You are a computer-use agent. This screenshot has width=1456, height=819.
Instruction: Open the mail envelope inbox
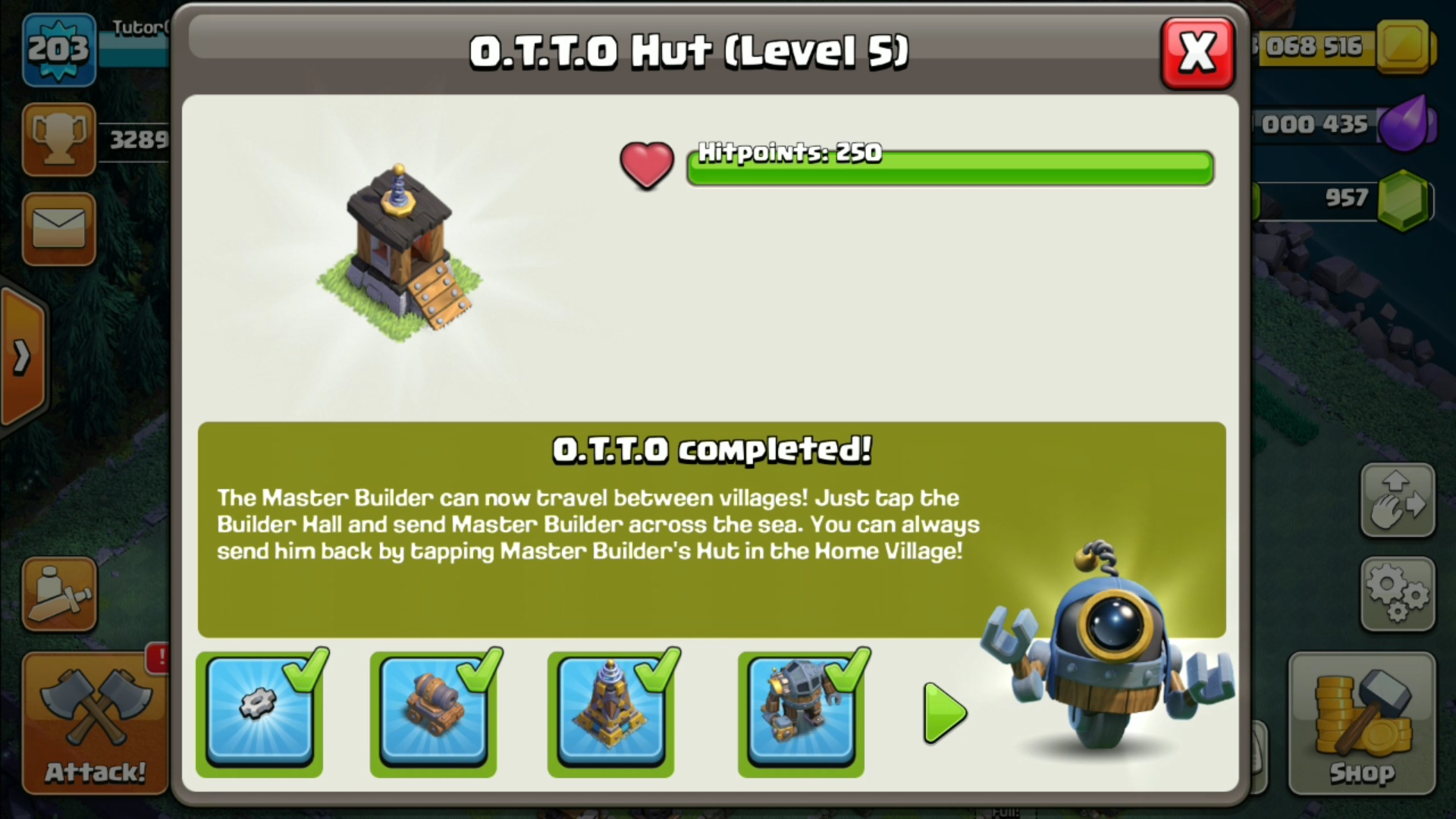point(59,230)
